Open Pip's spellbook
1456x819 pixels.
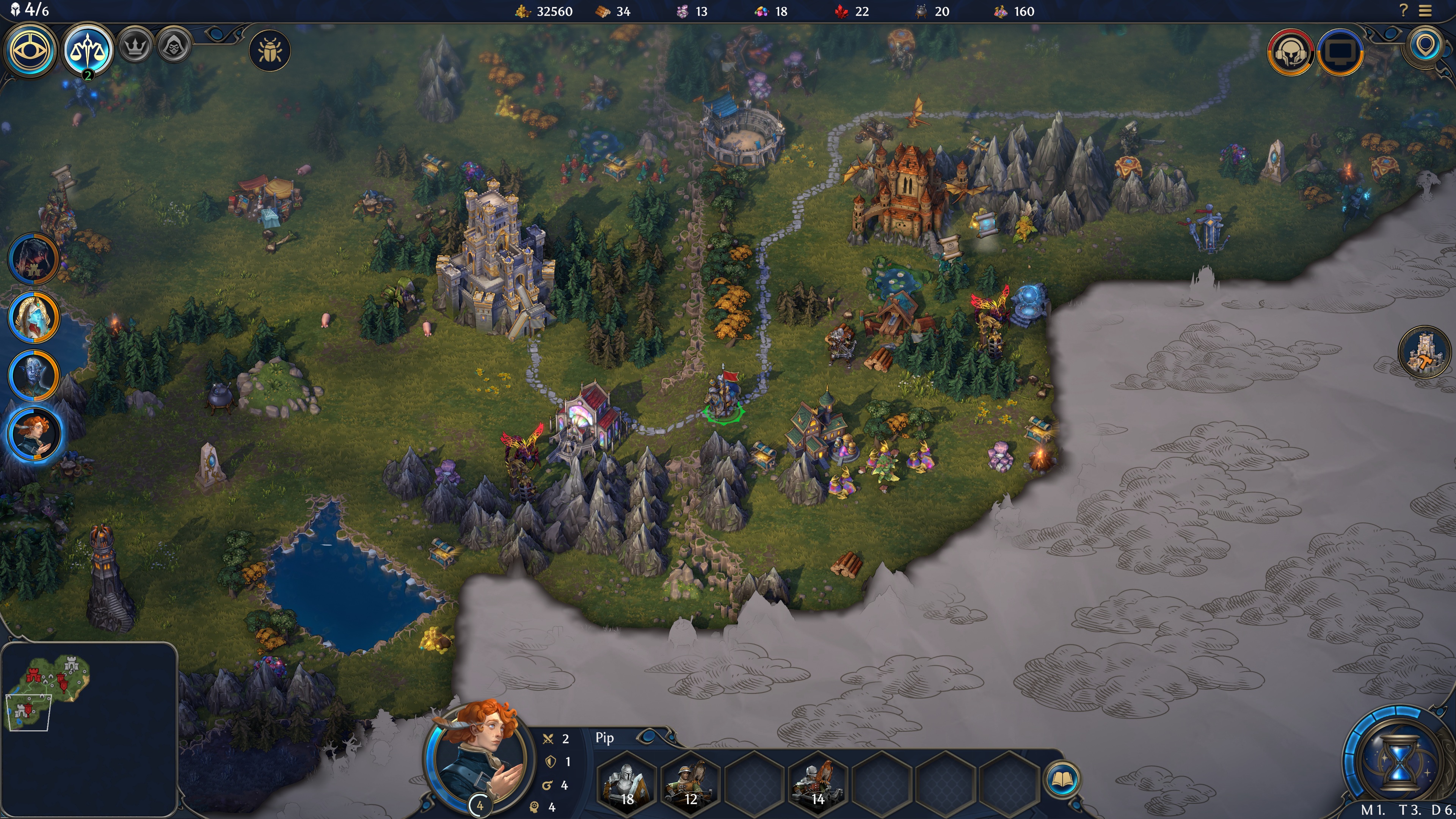tap(1062, 780)
